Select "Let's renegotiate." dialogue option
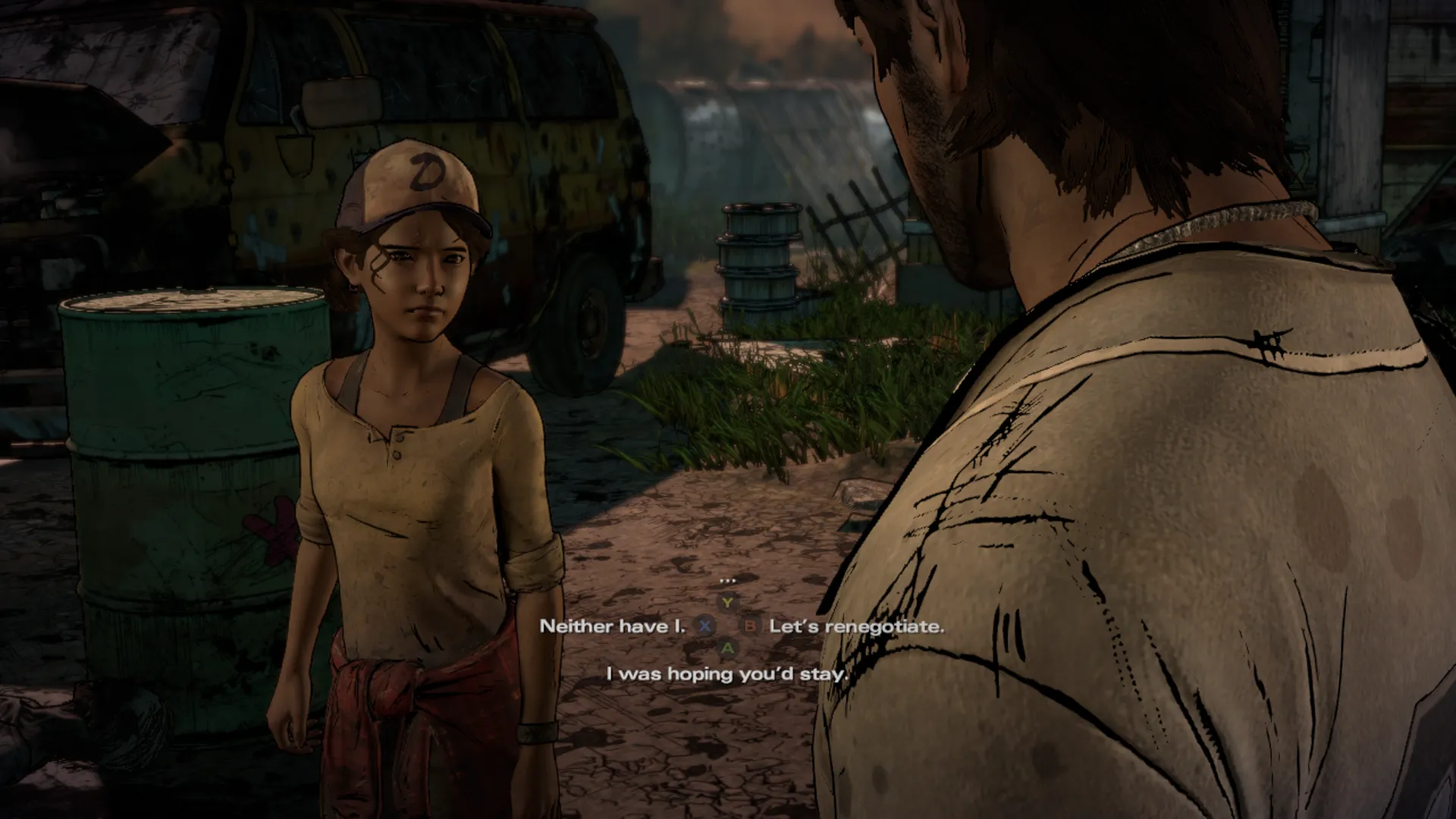This screenshot has height=819, width=1456. coord(856,626)
